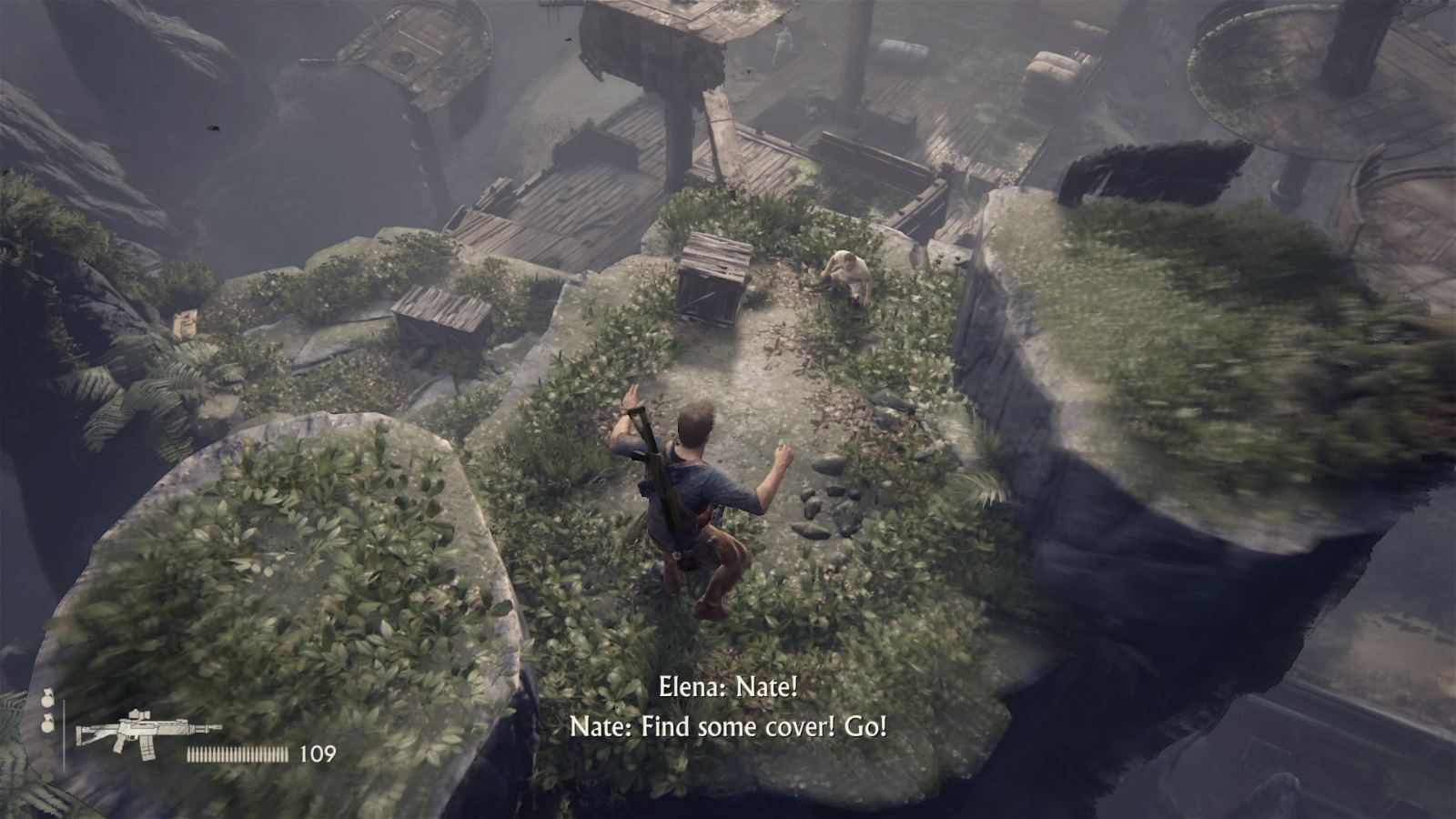Viewport: 1456px width, 819px height.
Task: Click Nate's subtitle Find some cover! Go!
Action: click(x=728, y=728)
